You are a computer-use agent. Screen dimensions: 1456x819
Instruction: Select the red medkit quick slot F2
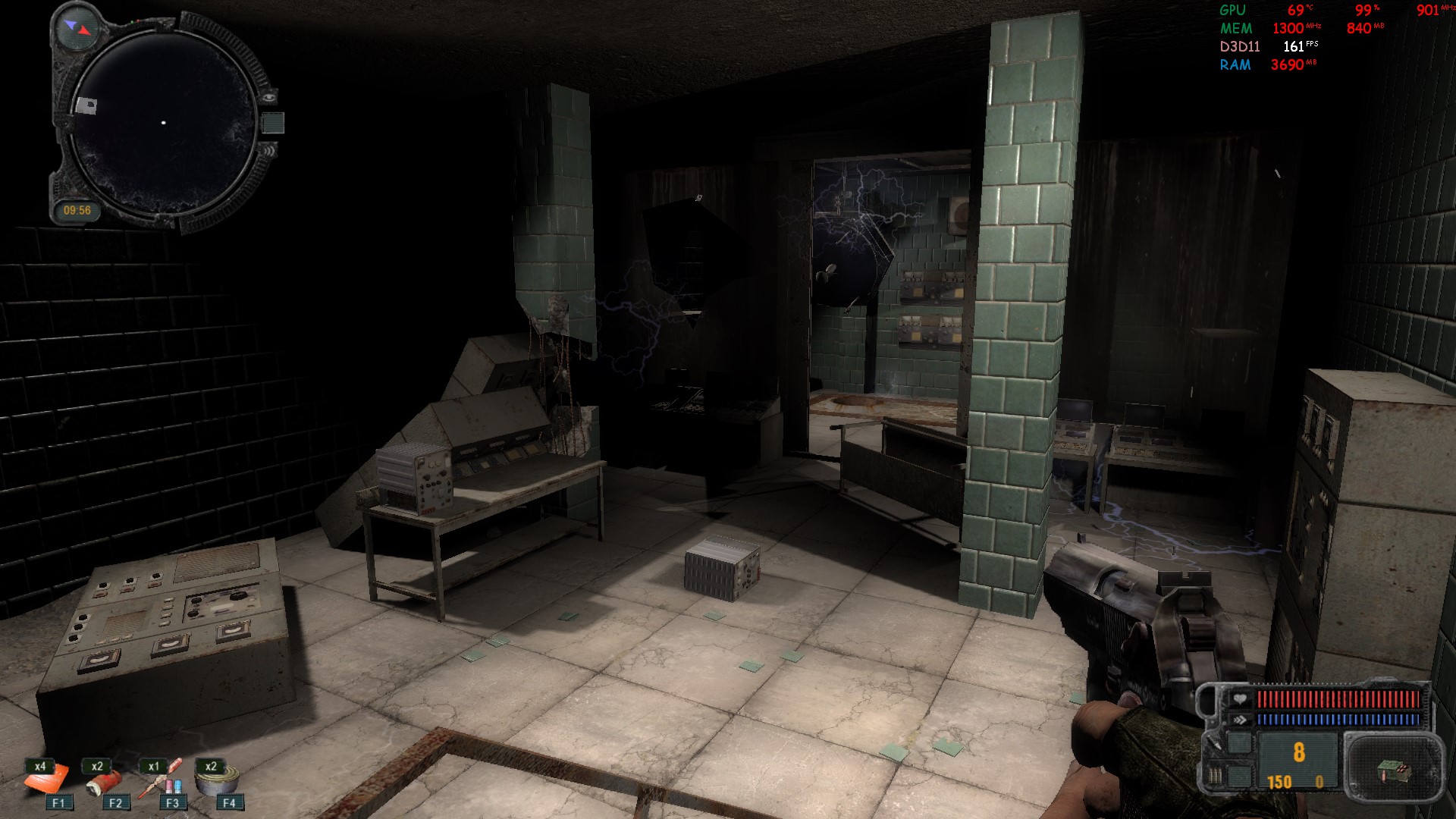point(104,780)
